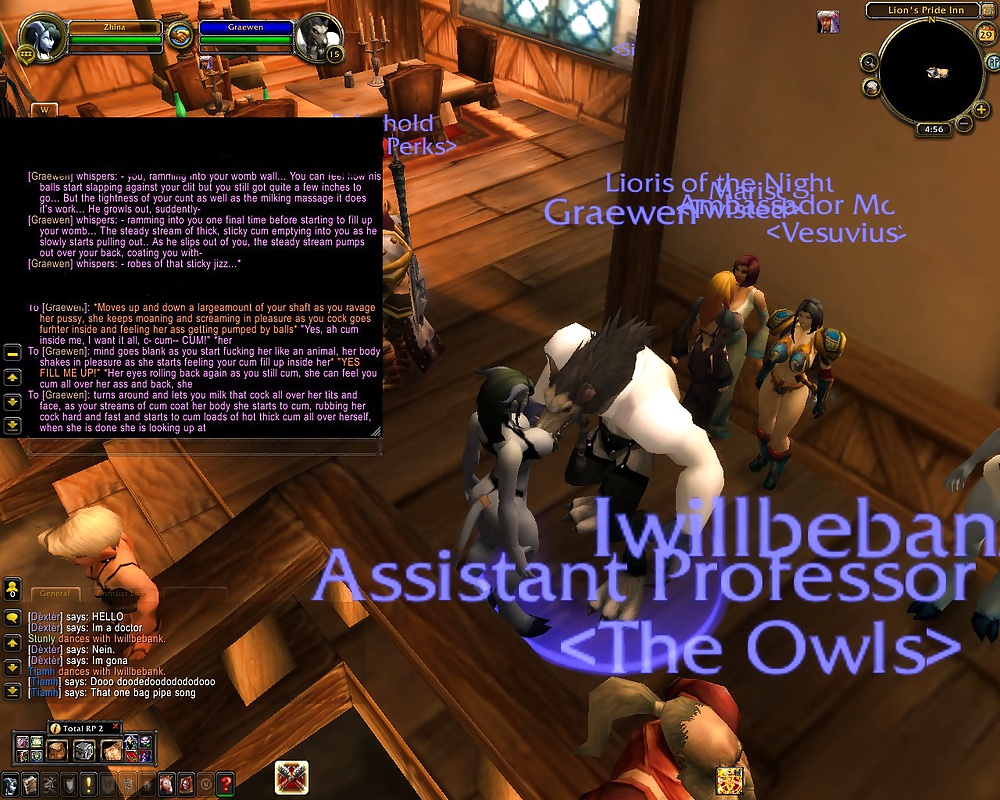The image size is (1000, 800).
Task: Toggle the minimap tracking magnifier button
Action: (869, 62)
